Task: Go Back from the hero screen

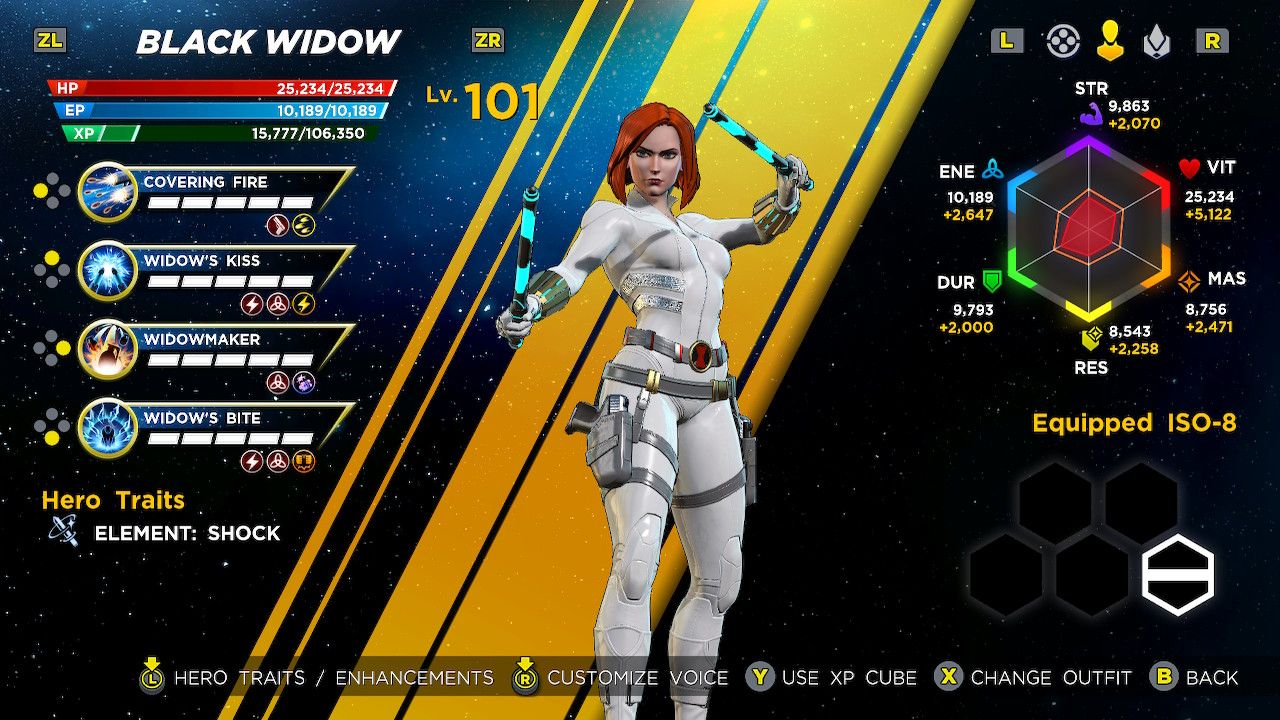Action: [x=1196, y=677]
